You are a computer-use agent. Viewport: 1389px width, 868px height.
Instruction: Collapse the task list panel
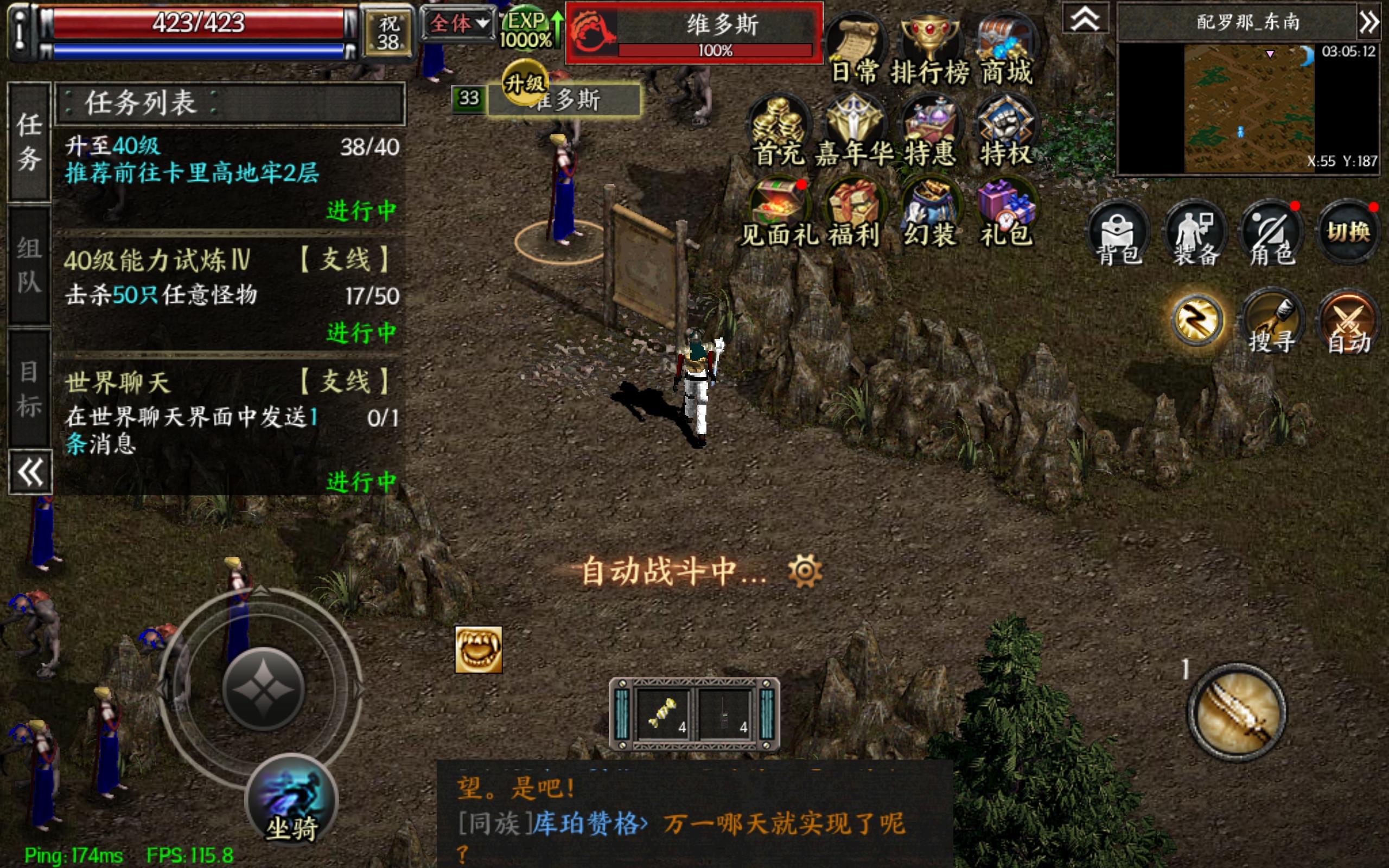point(30,471)
